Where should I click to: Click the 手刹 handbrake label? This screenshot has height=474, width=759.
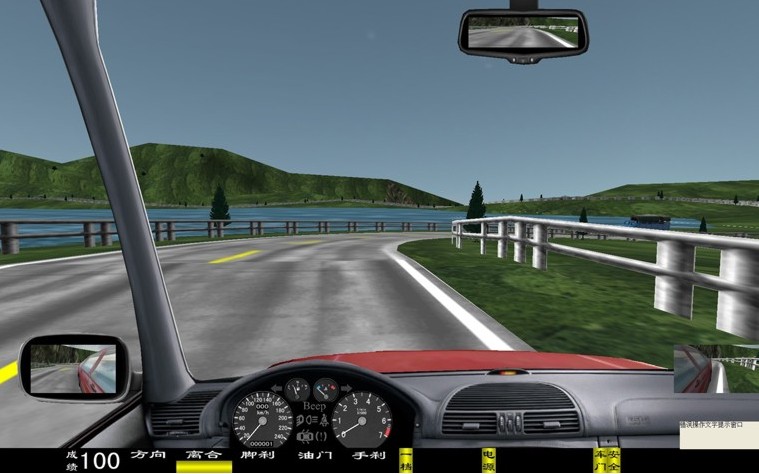pyautogui.click(x=369, y=456)
